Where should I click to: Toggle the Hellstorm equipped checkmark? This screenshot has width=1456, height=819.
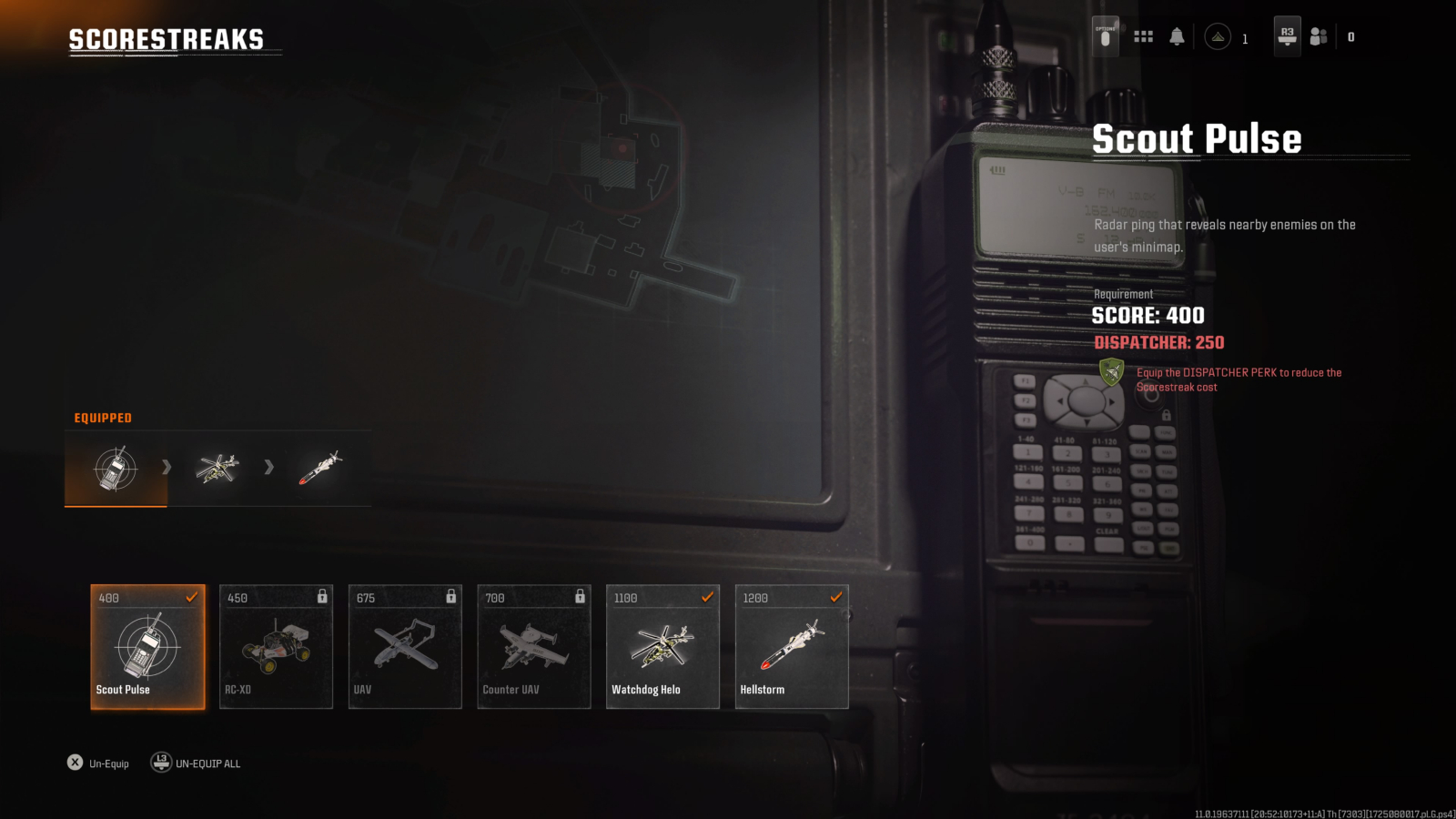(x=835, y=598)
